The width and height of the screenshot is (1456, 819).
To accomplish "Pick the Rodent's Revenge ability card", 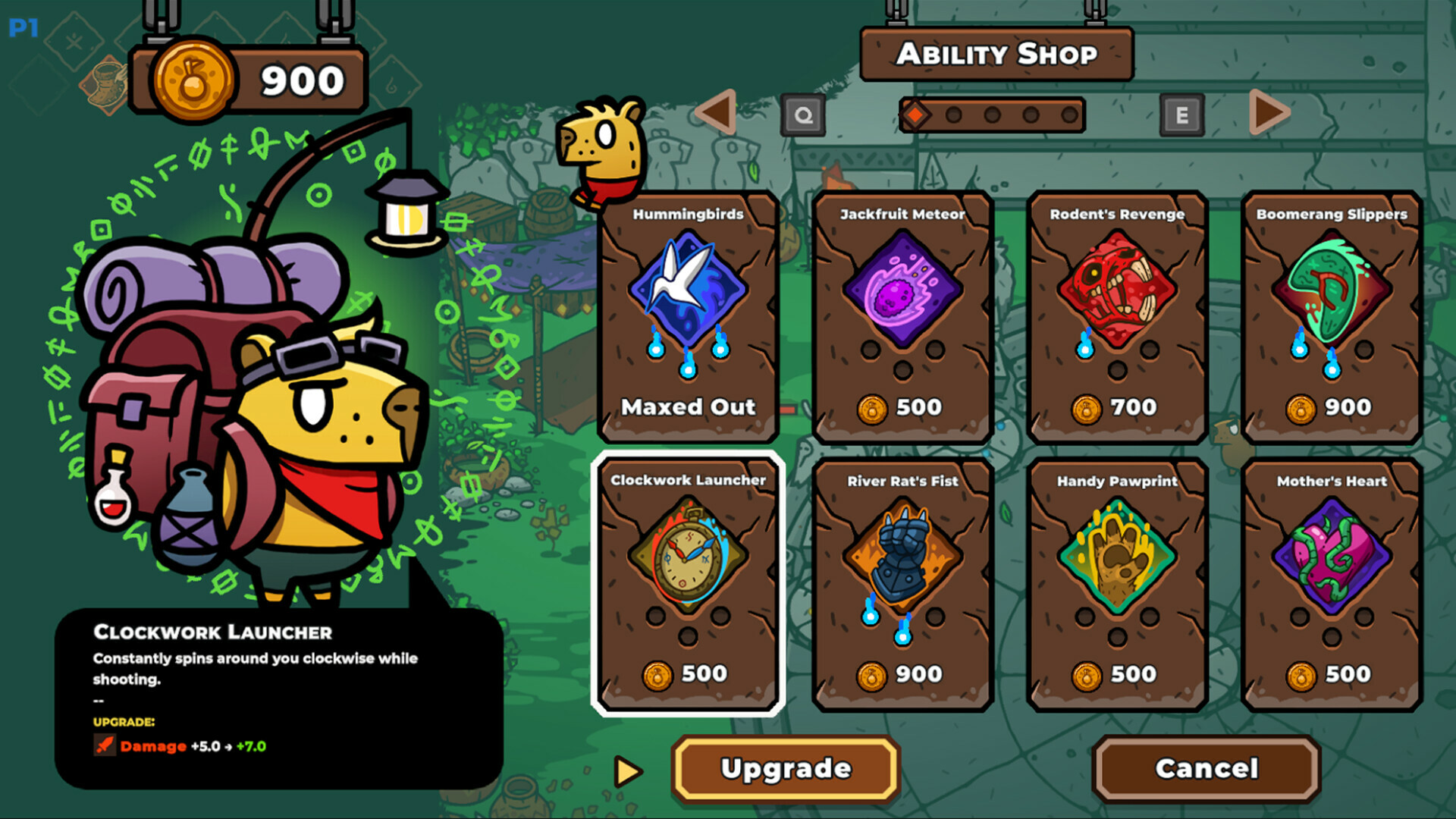I will click(1117, 316).
